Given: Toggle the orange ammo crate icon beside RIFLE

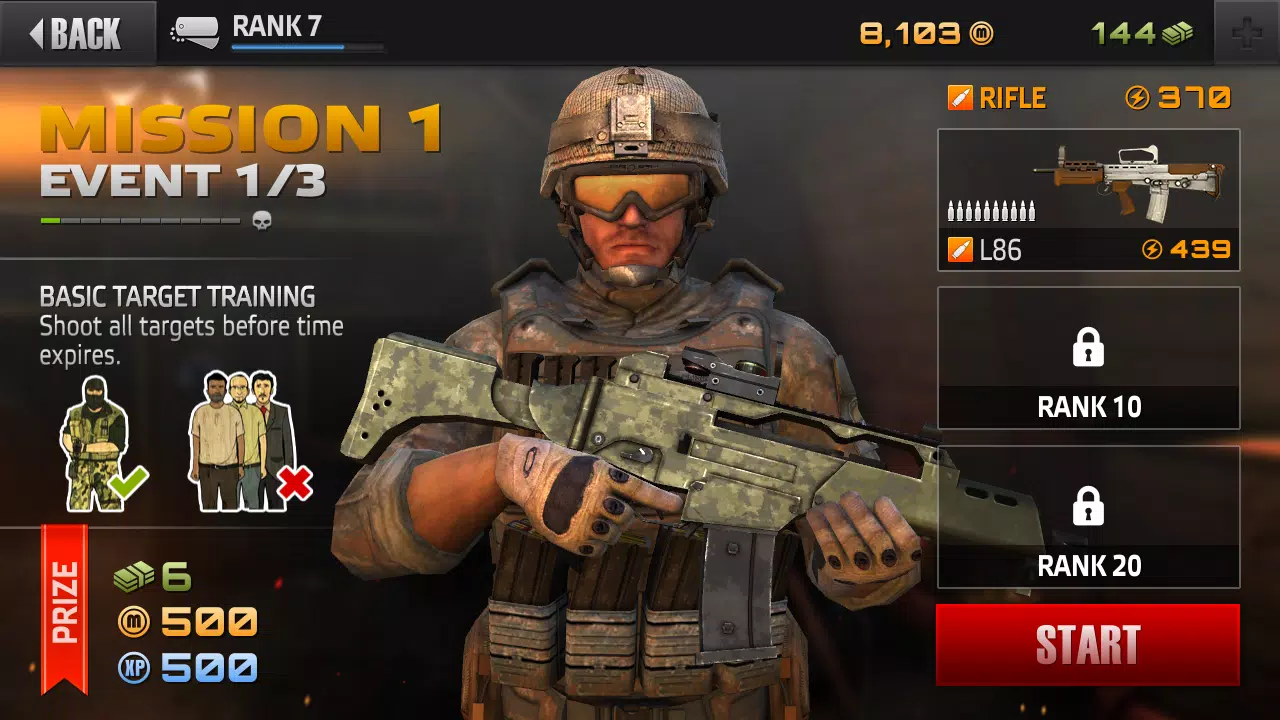Looking at the screenshot, I should point(960,97).
